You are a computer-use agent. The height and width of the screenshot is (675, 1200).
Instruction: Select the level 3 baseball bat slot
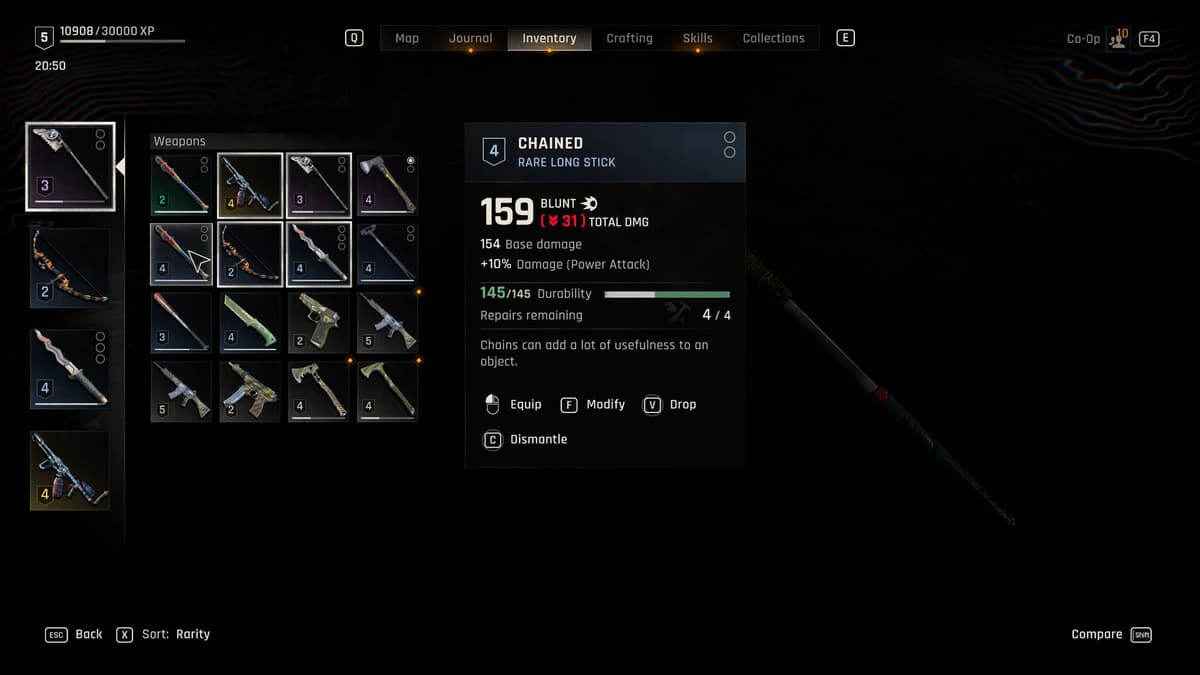pos(181,322)
